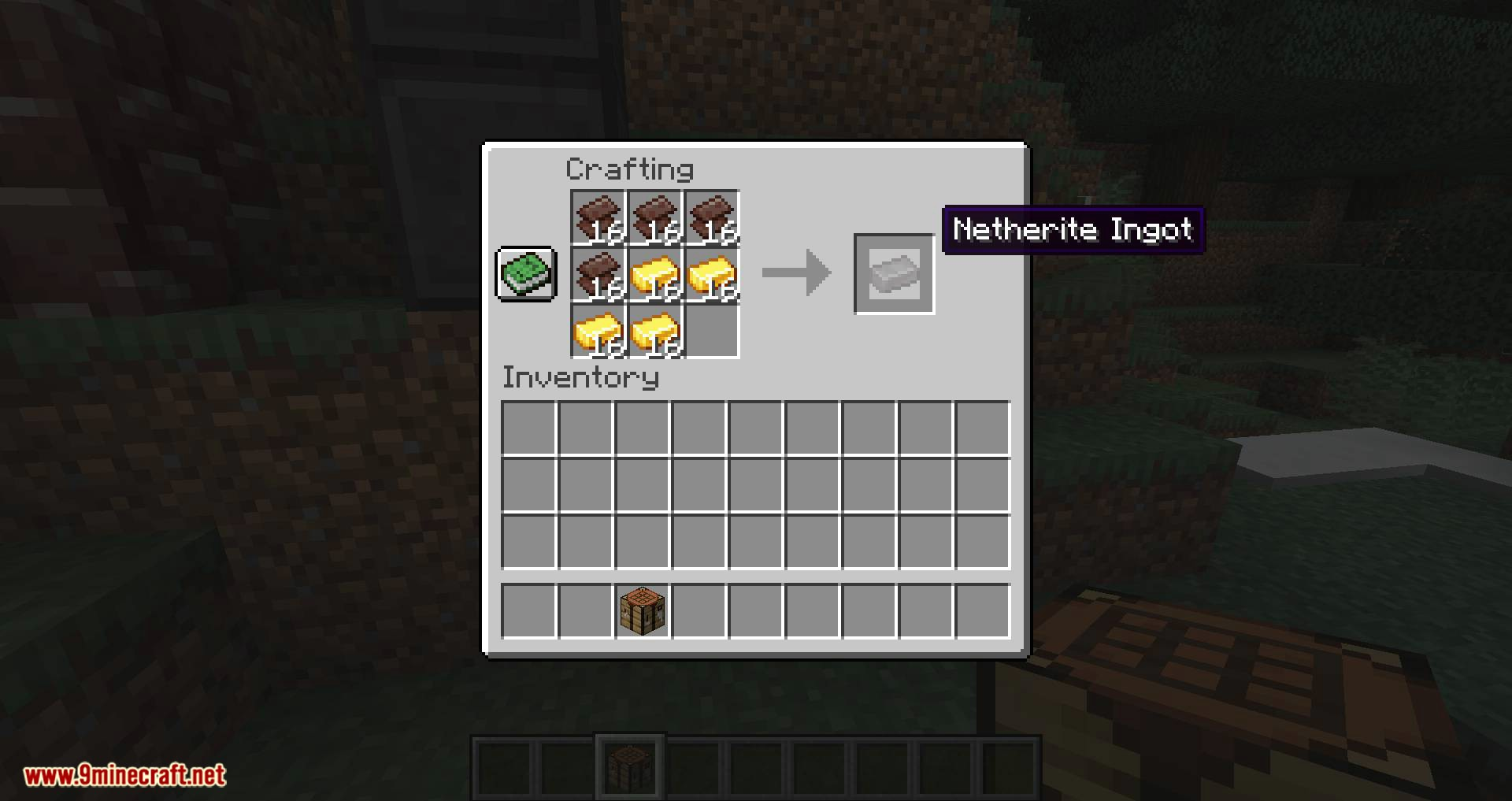
Task: Click the Inventory section label
Action: 580,378
